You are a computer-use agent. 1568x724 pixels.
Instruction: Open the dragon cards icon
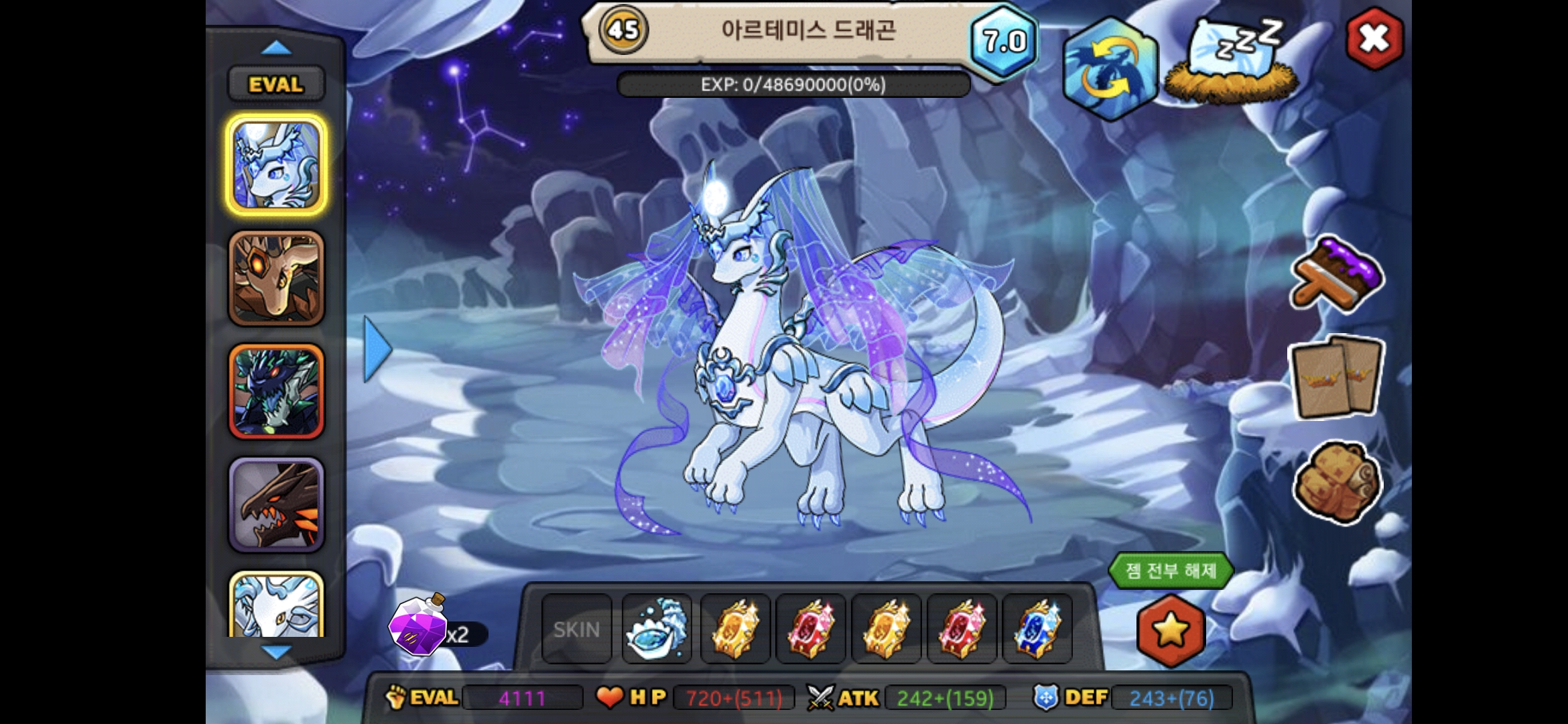tap(1335, 377)
